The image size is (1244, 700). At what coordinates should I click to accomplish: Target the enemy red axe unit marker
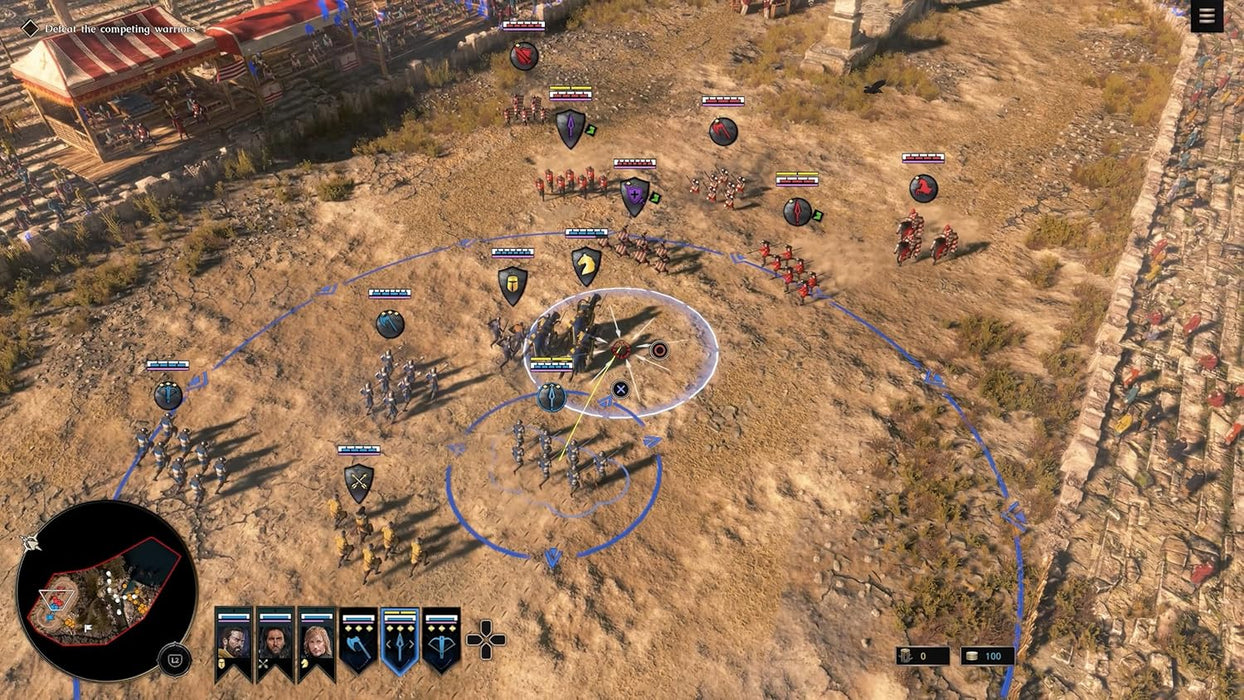723,131
